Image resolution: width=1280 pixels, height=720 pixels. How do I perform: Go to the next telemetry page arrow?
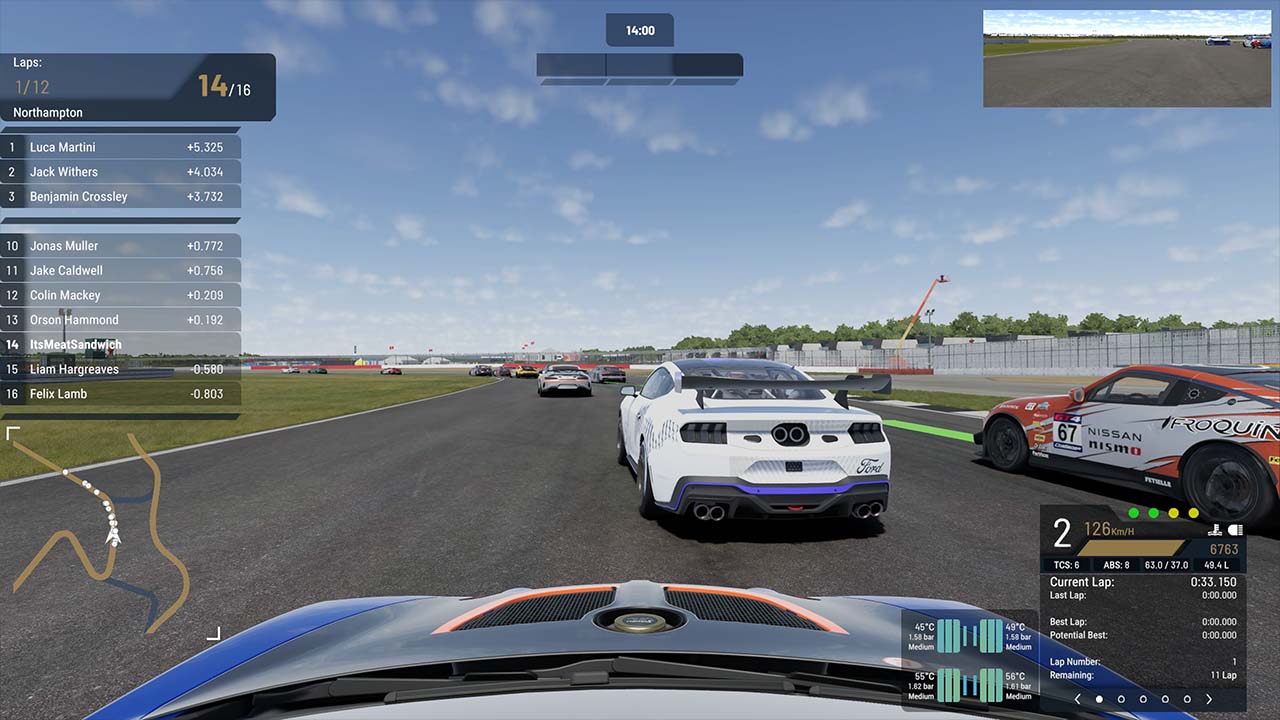tap(1209, 699)
